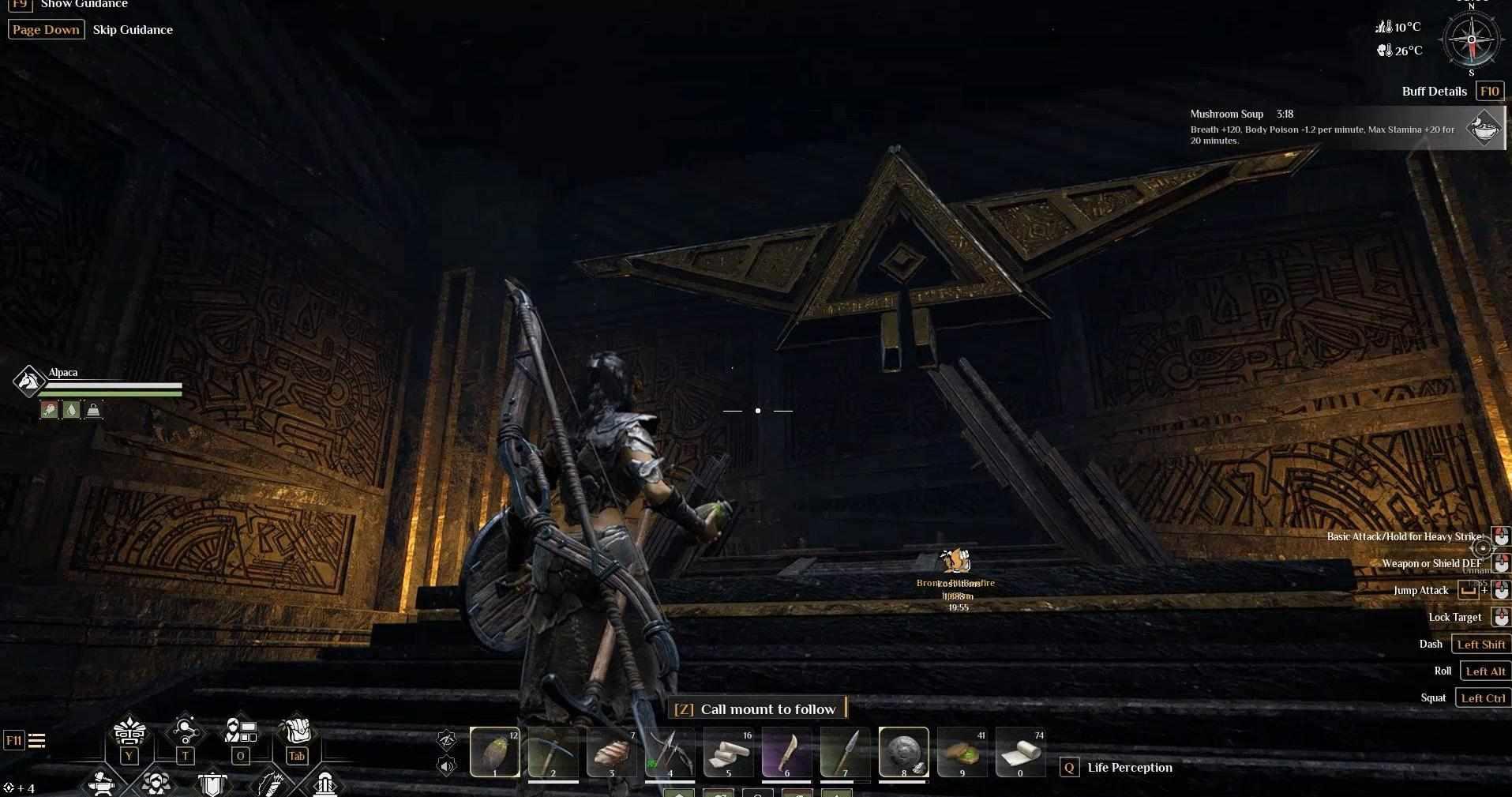This screenshot has width=1512, height=797.
Task: Open the anvil crafting menu icon
Action: click(x=102, y=783)
